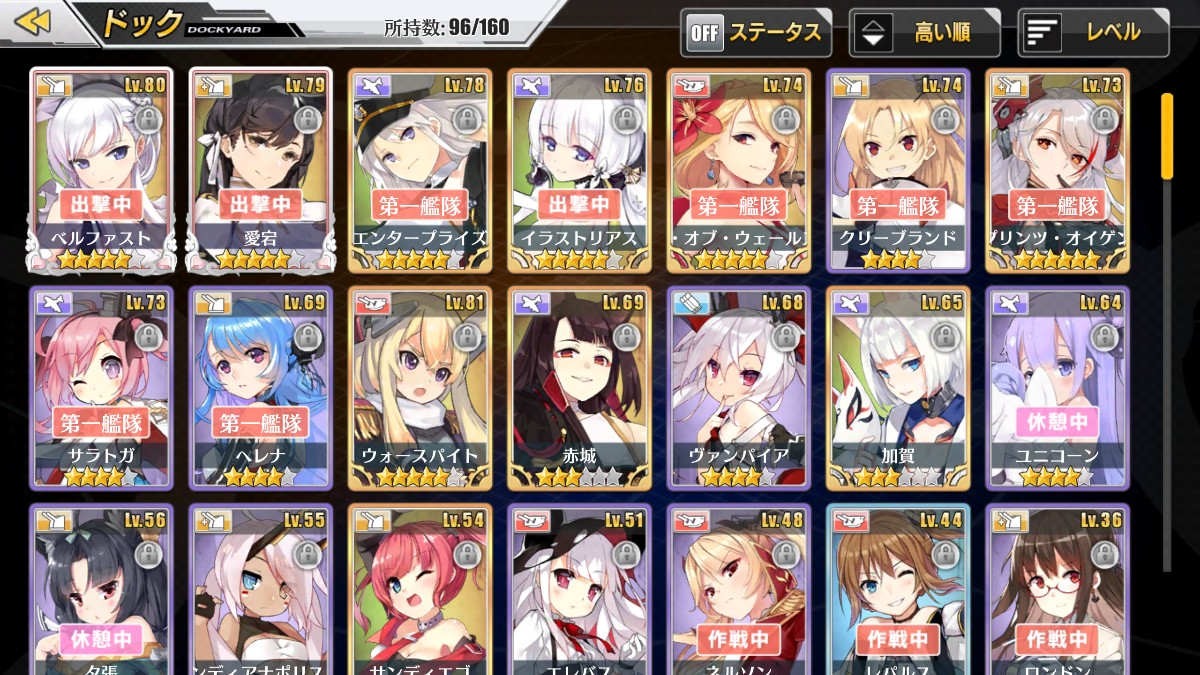
Task: Select the プリンツ・オイゲン card
Action: (1057, 170)
